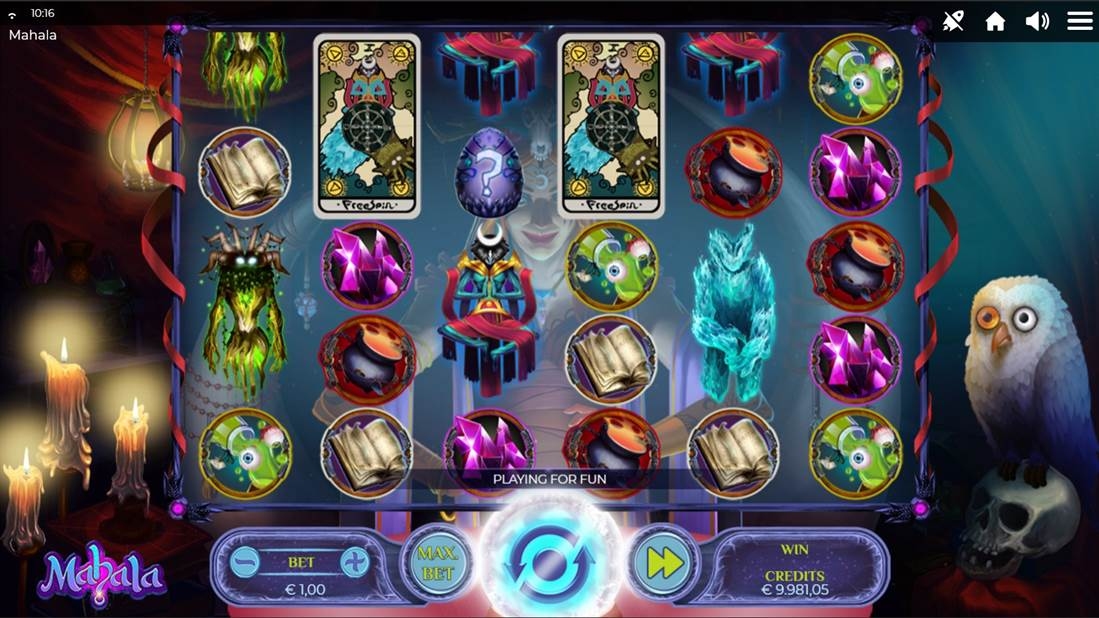
Task: Toggle sound with the speaker icon
Action: pyautogui.click(x=1037, y=21)
